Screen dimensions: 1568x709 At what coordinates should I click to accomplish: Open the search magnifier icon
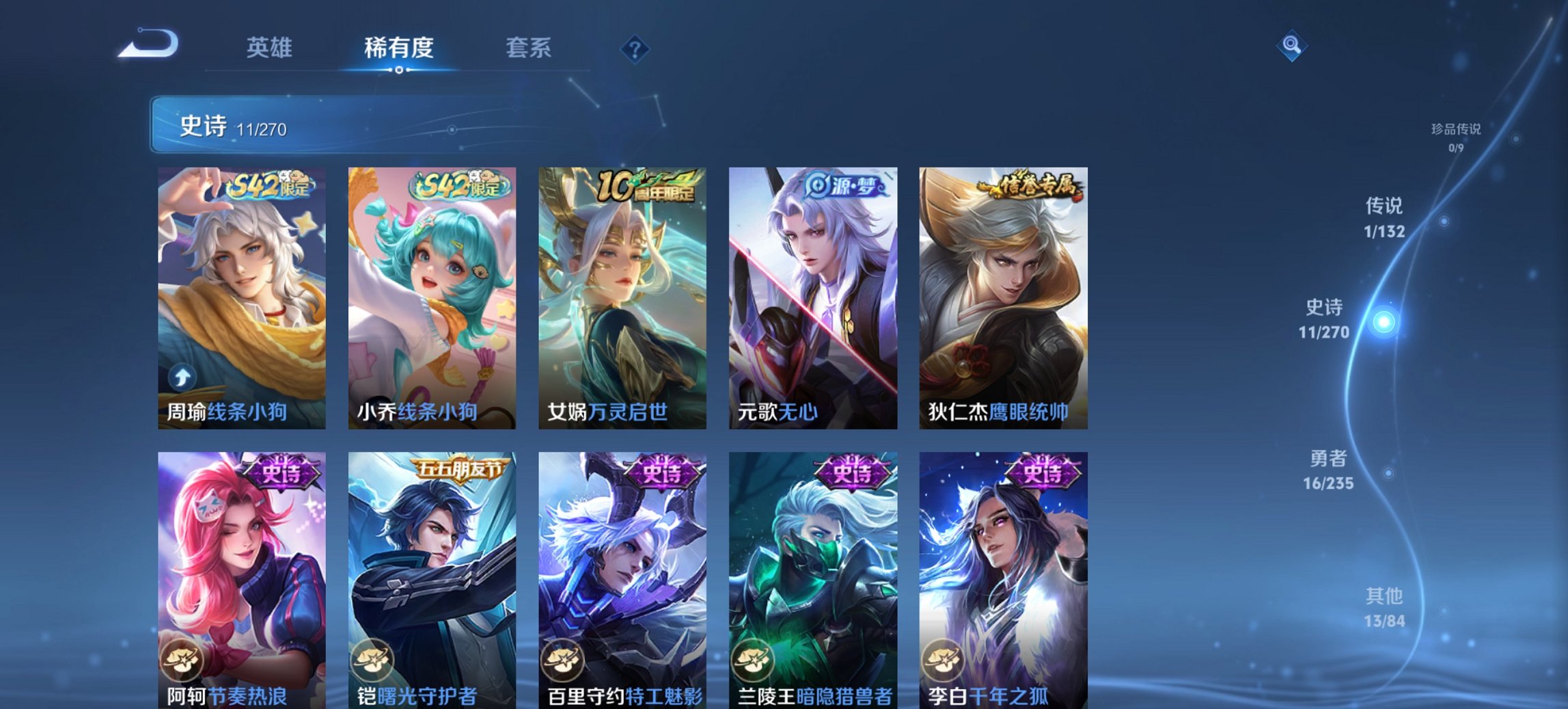(1293, 46)
